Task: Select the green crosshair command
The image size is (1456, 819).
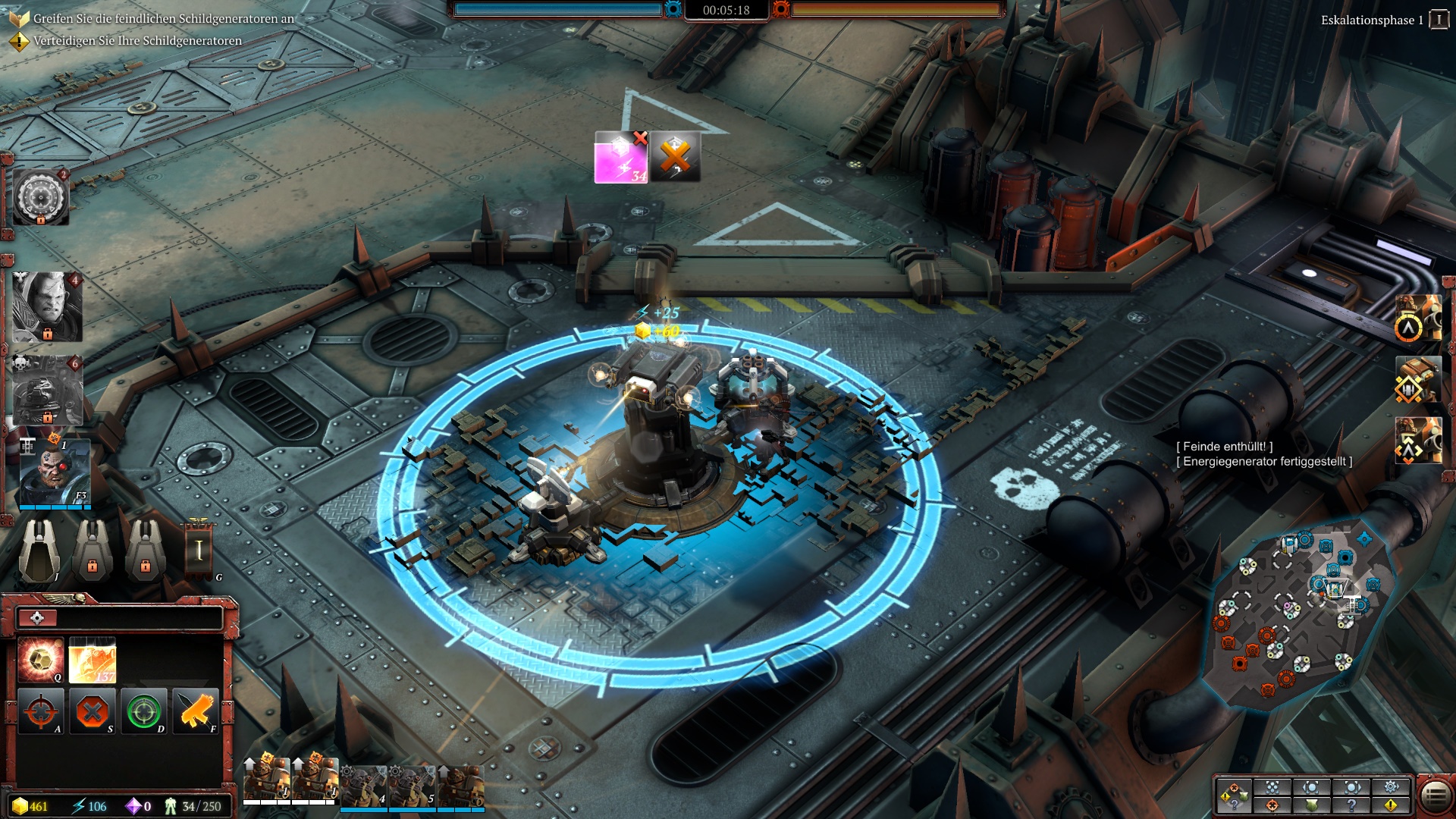Action: [x=143, y=711]
